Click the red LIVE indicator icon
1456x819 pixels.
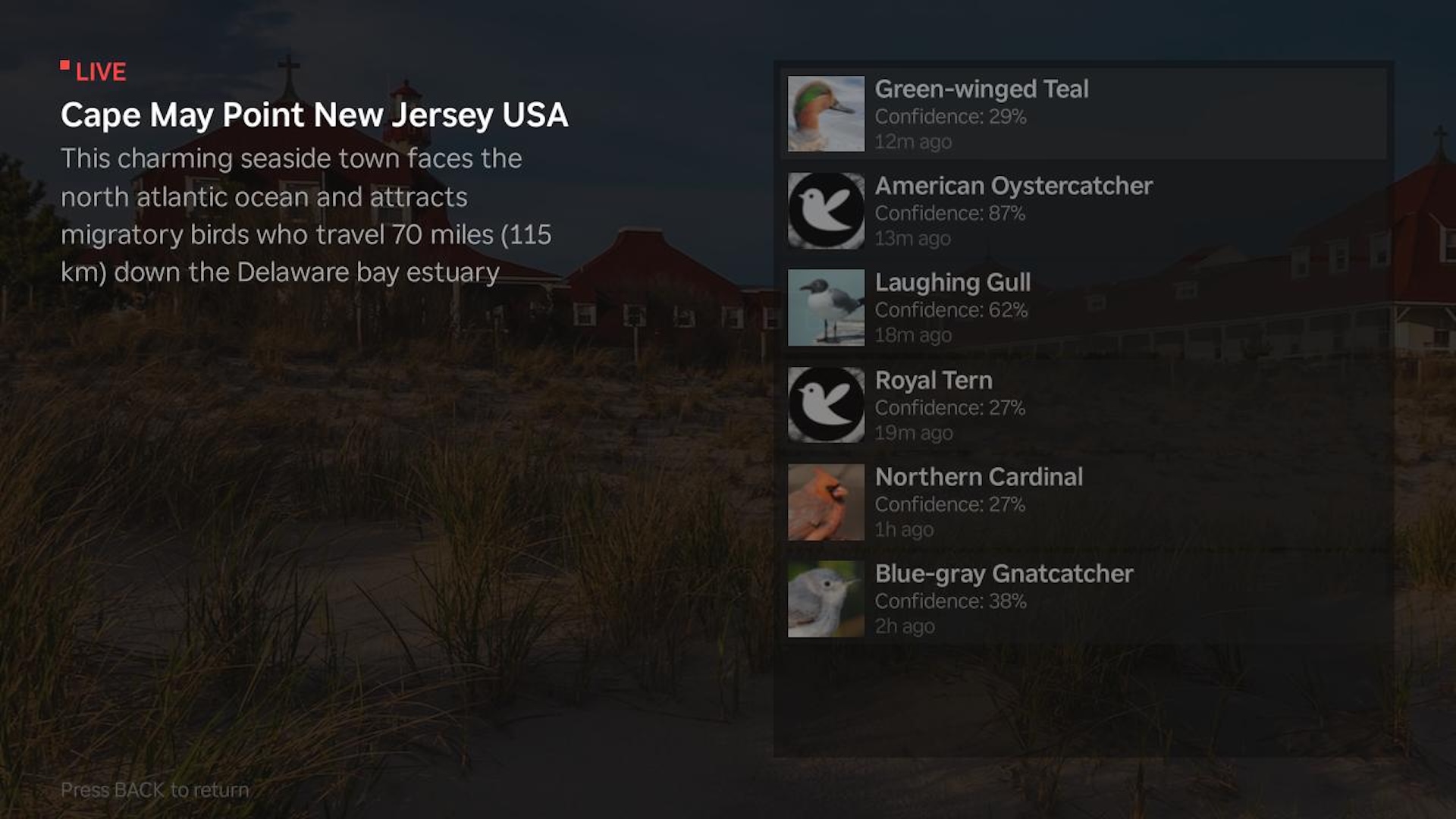[65, 64]
